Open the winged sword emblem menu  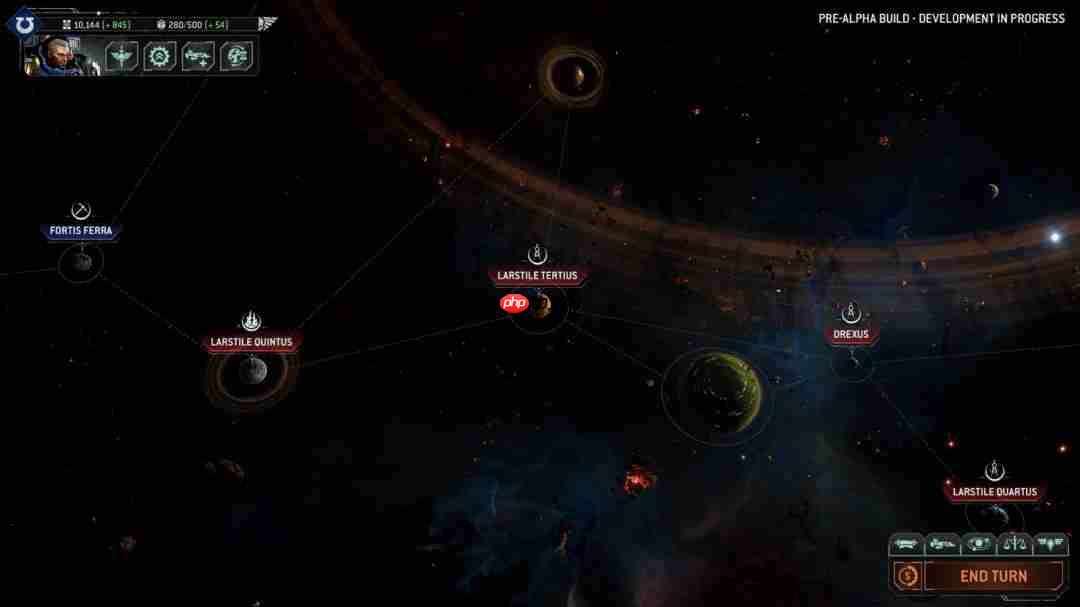[122, 56]
